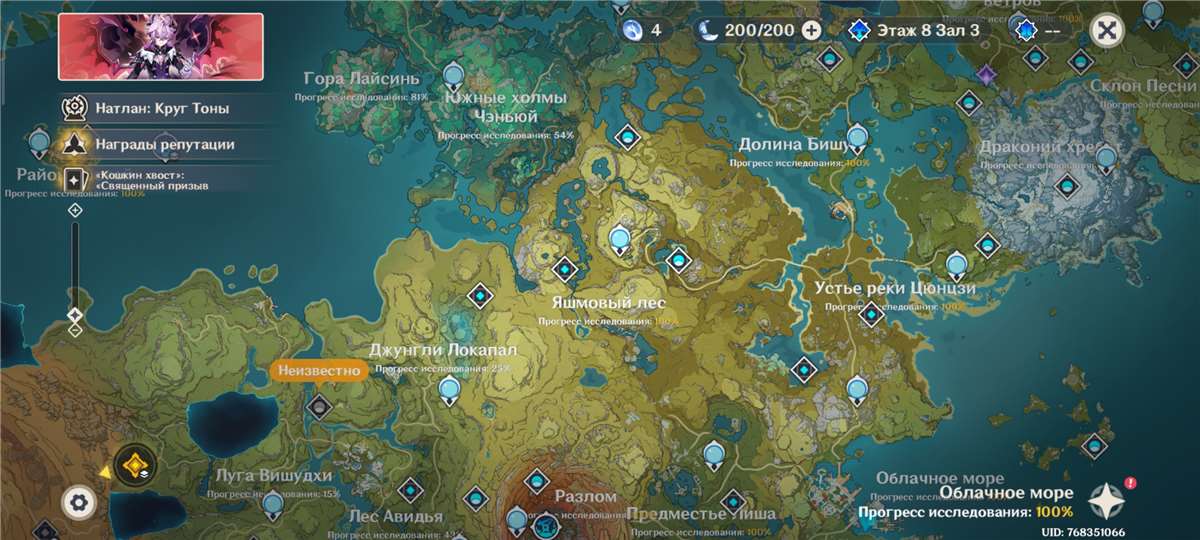Open the four-pointed star region selector
The height and width of the screenshot is (540, 1200).
(1108, 499)
